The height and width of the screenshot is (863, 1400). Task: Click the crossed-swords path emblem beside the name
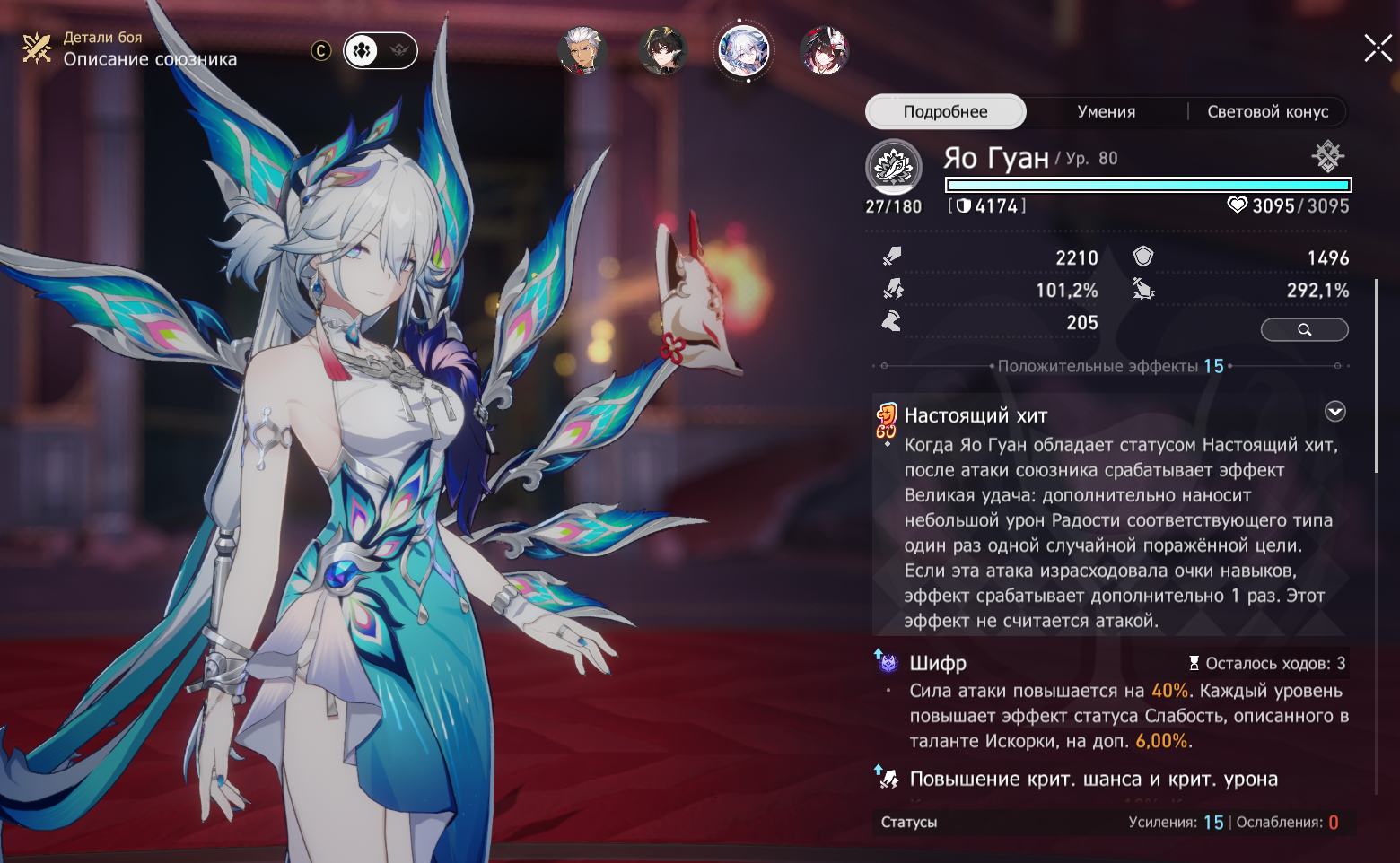tap(1327, 156)
